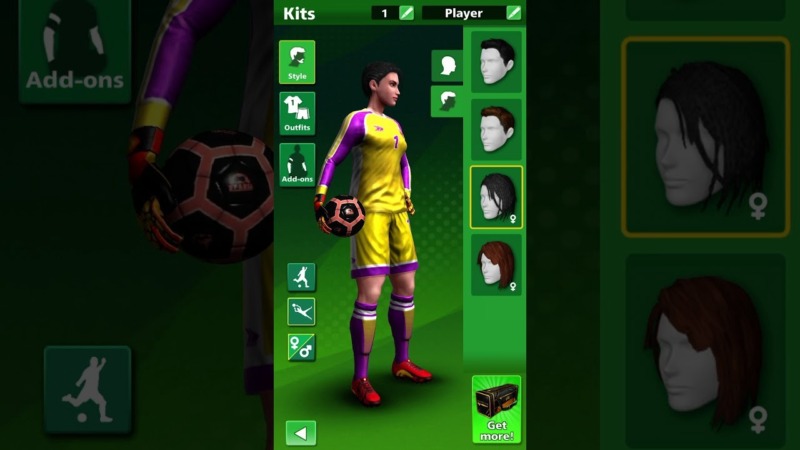The image size is (800, 450).
Task: Select the hair style sub-category icon
Action: [x=446, y=101]
